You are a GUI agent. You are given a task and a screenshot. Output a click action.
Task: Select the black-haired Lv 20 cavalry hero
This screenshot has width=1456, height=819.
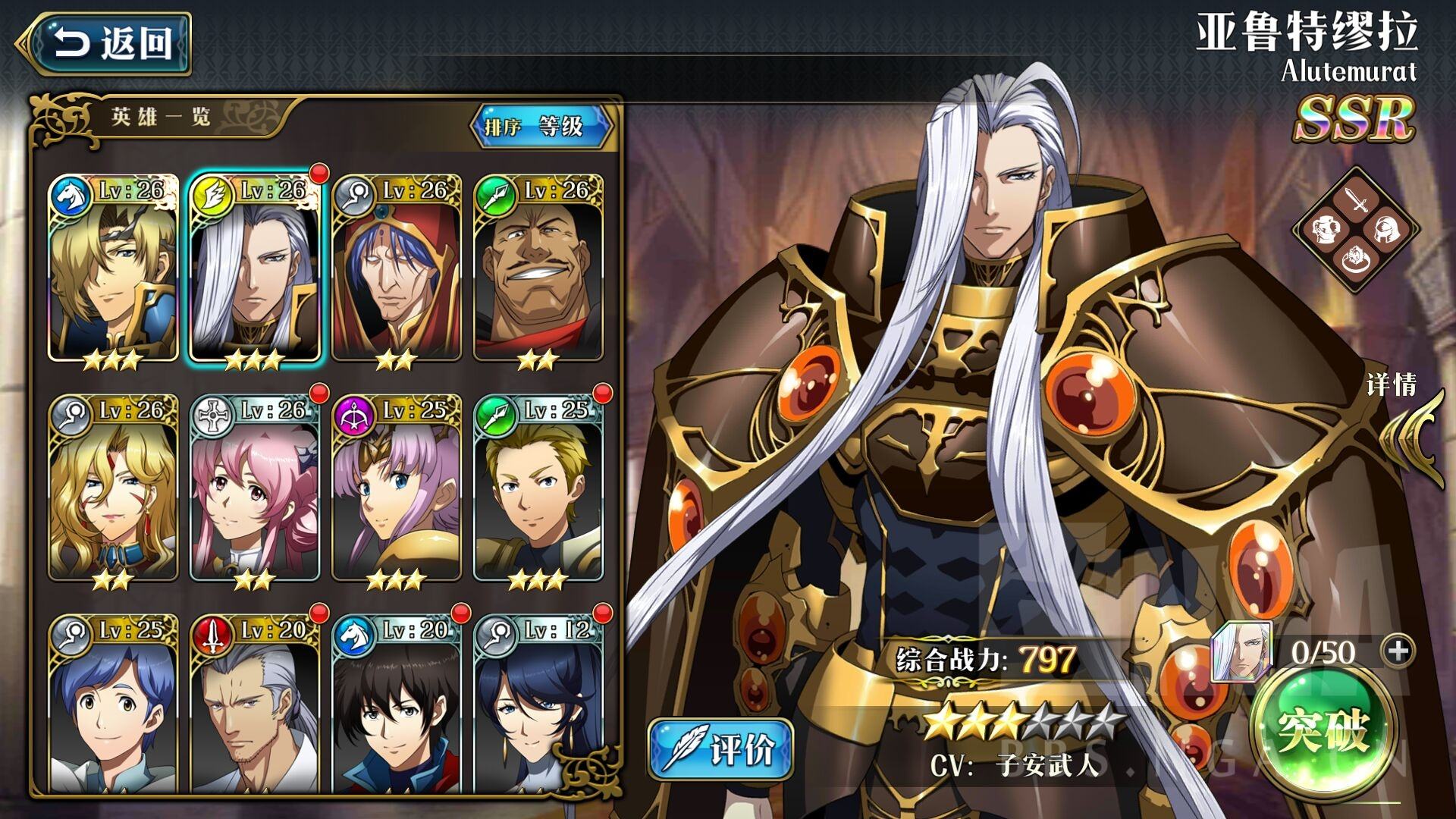tap(397, 705)
